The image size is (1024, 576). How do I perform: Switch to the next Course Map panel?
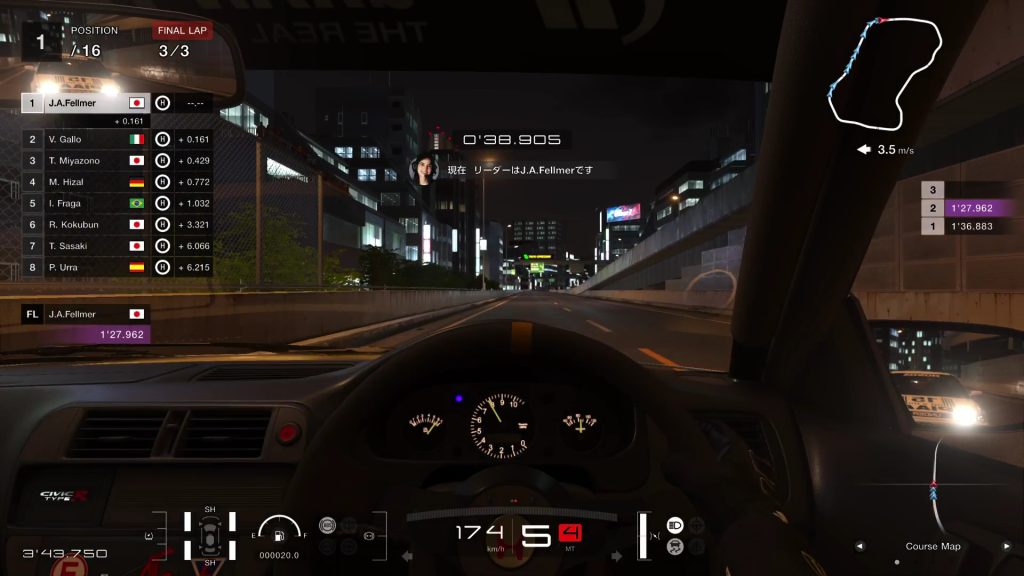[x=1008, y=547]
